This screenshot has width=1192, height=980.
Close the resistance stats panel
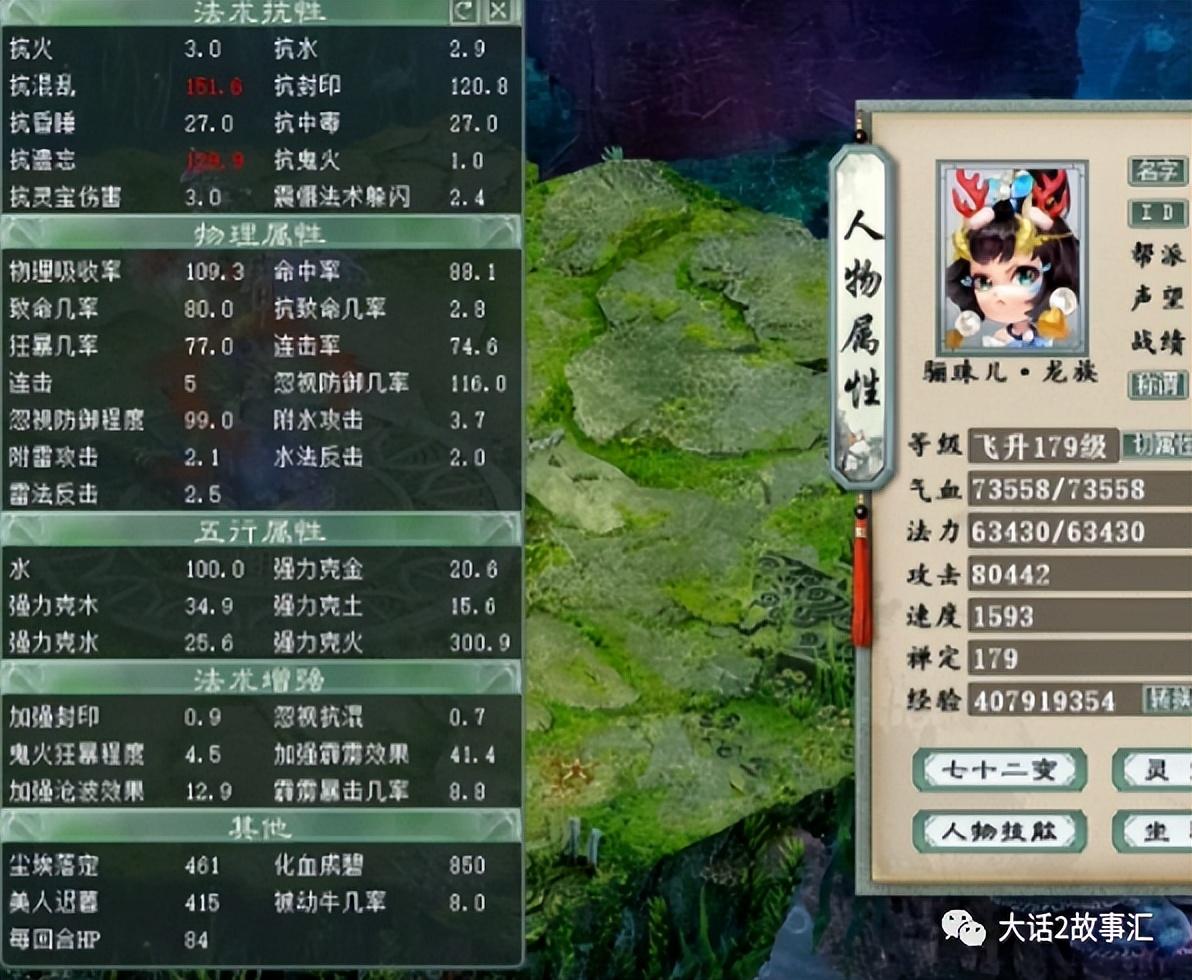(499, 11)
